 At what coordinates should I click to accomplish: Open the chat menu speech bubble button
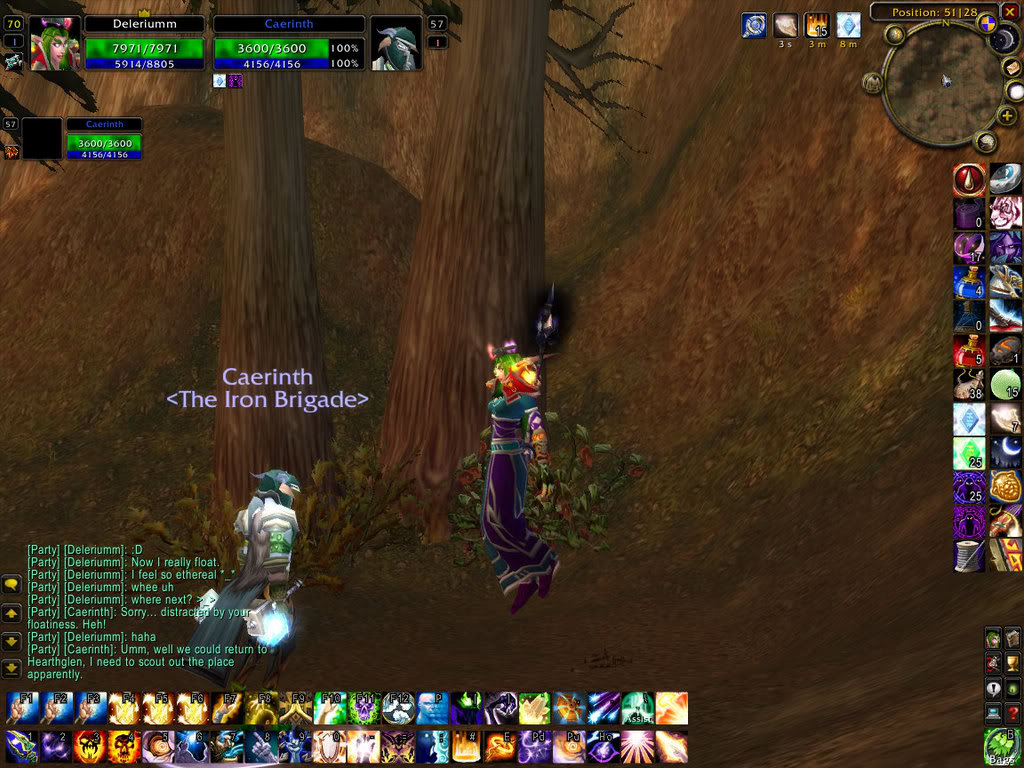click(x=11, y=584)
